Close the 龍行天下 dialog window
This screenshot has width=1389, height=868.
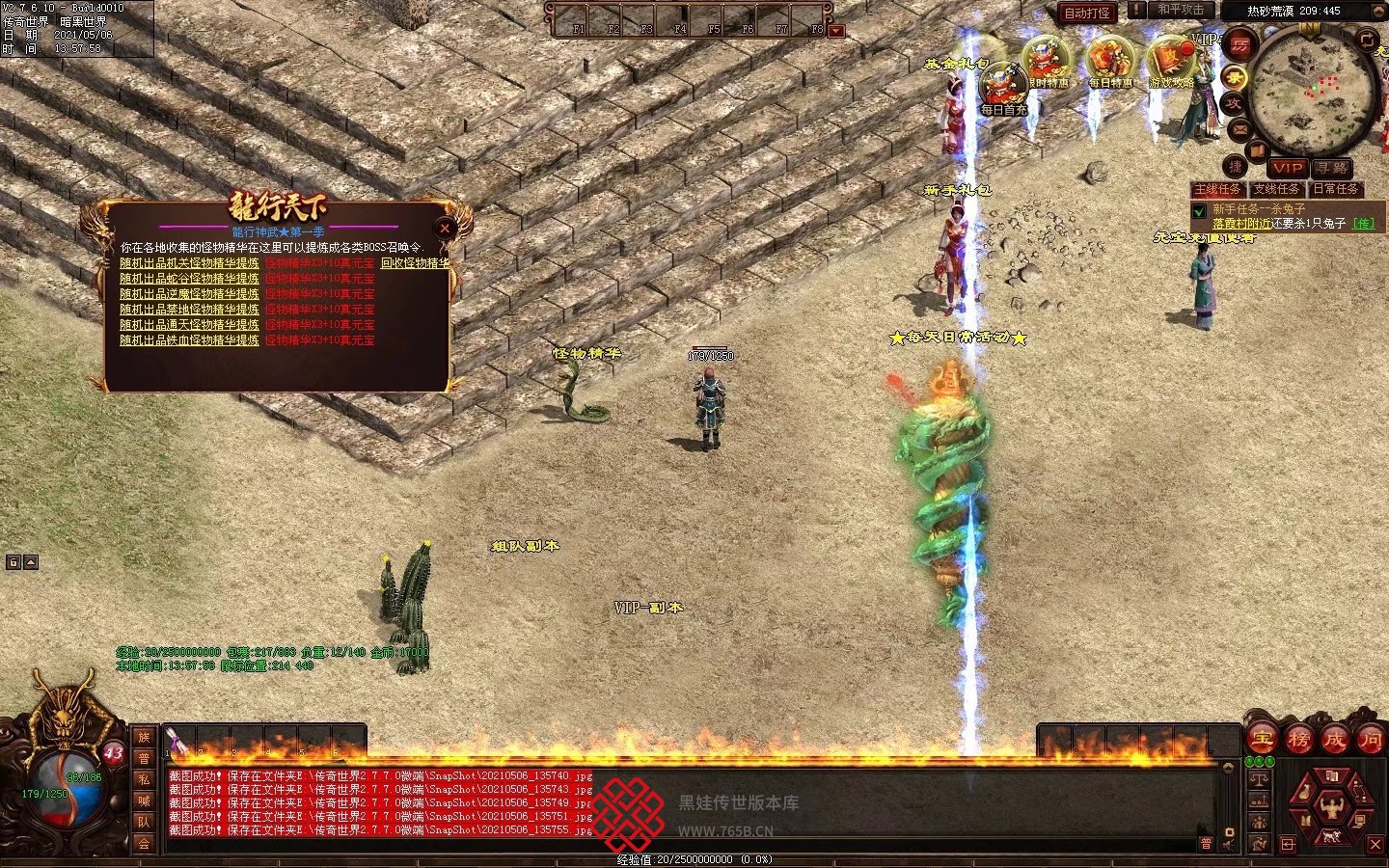point(445,229)
